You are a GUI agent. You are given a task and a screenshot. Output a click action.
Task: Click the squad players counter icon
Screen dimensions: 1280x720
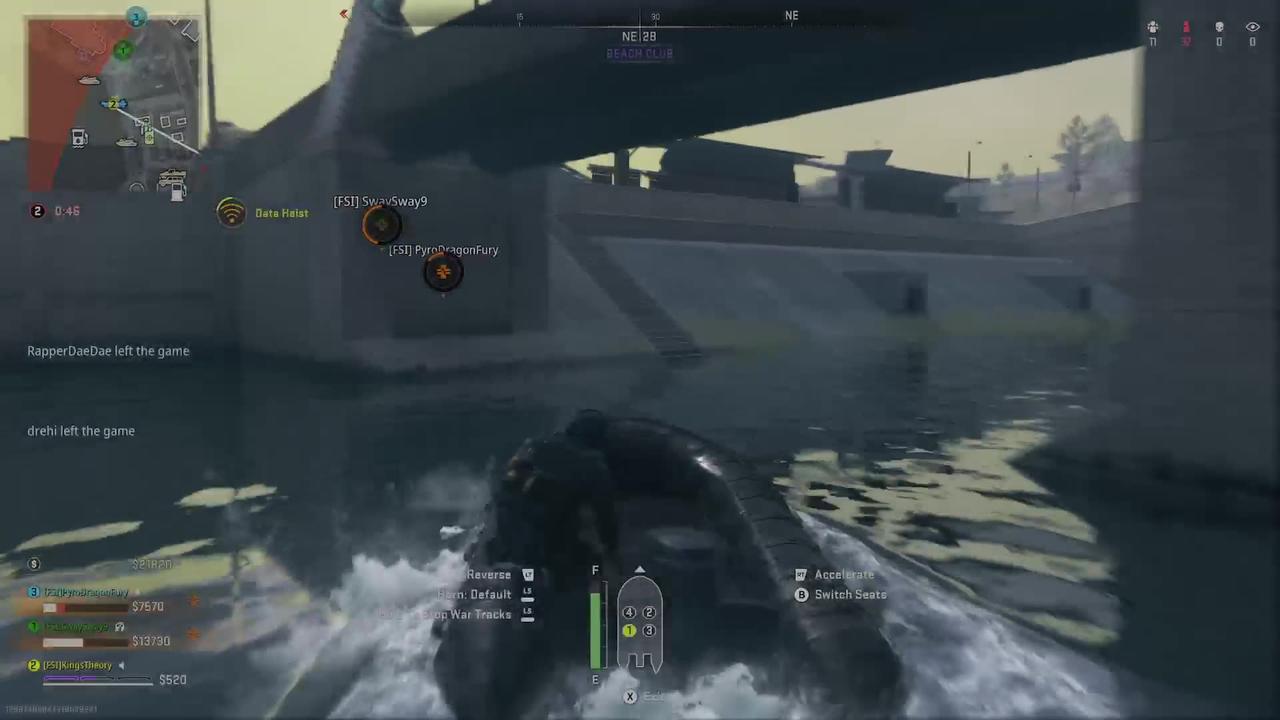coord(1152,27)
